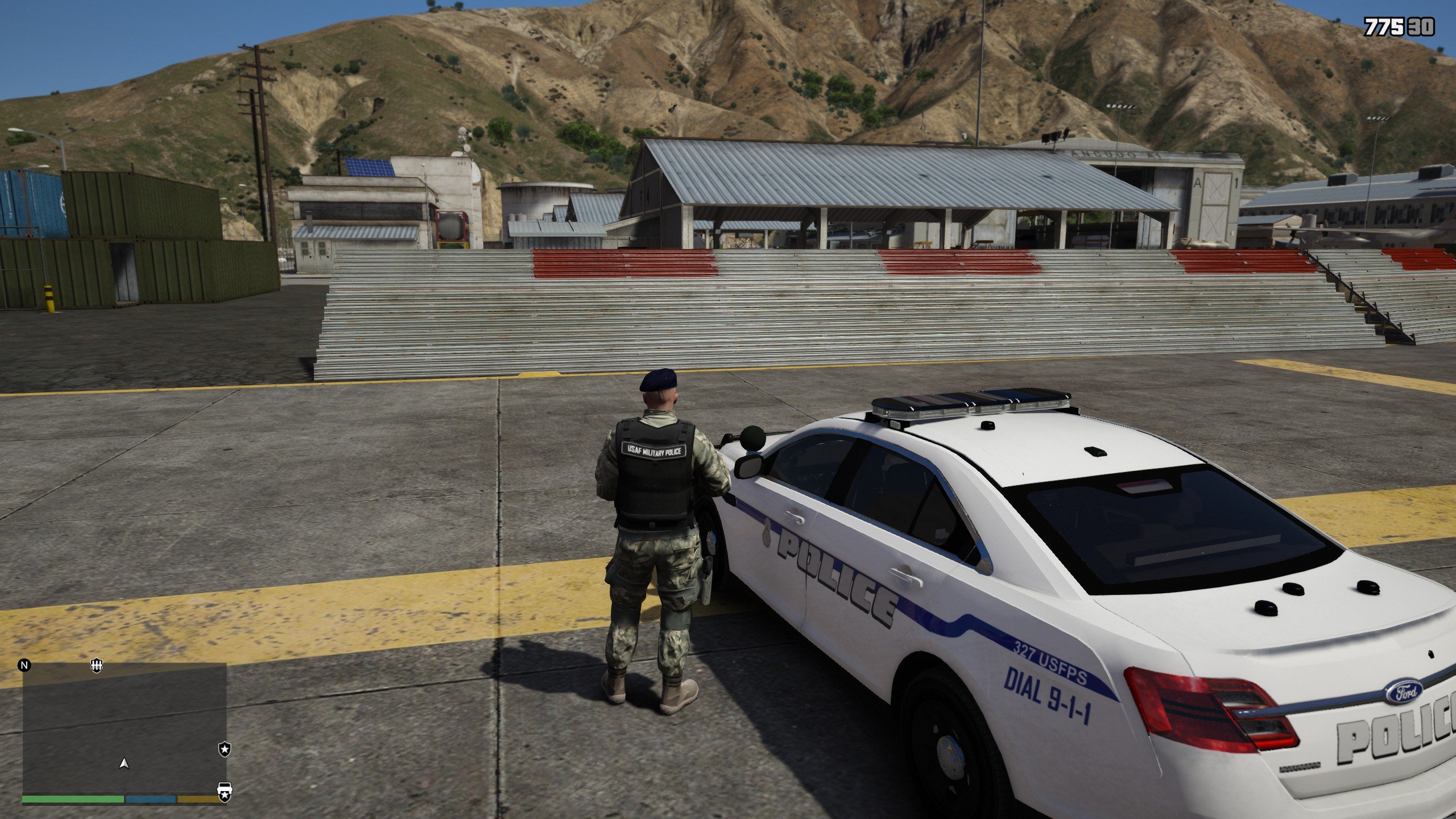Viewport: 1456px width, 819px height.
Task: Select the police car blip on minimap
Action: click(225, 791)
